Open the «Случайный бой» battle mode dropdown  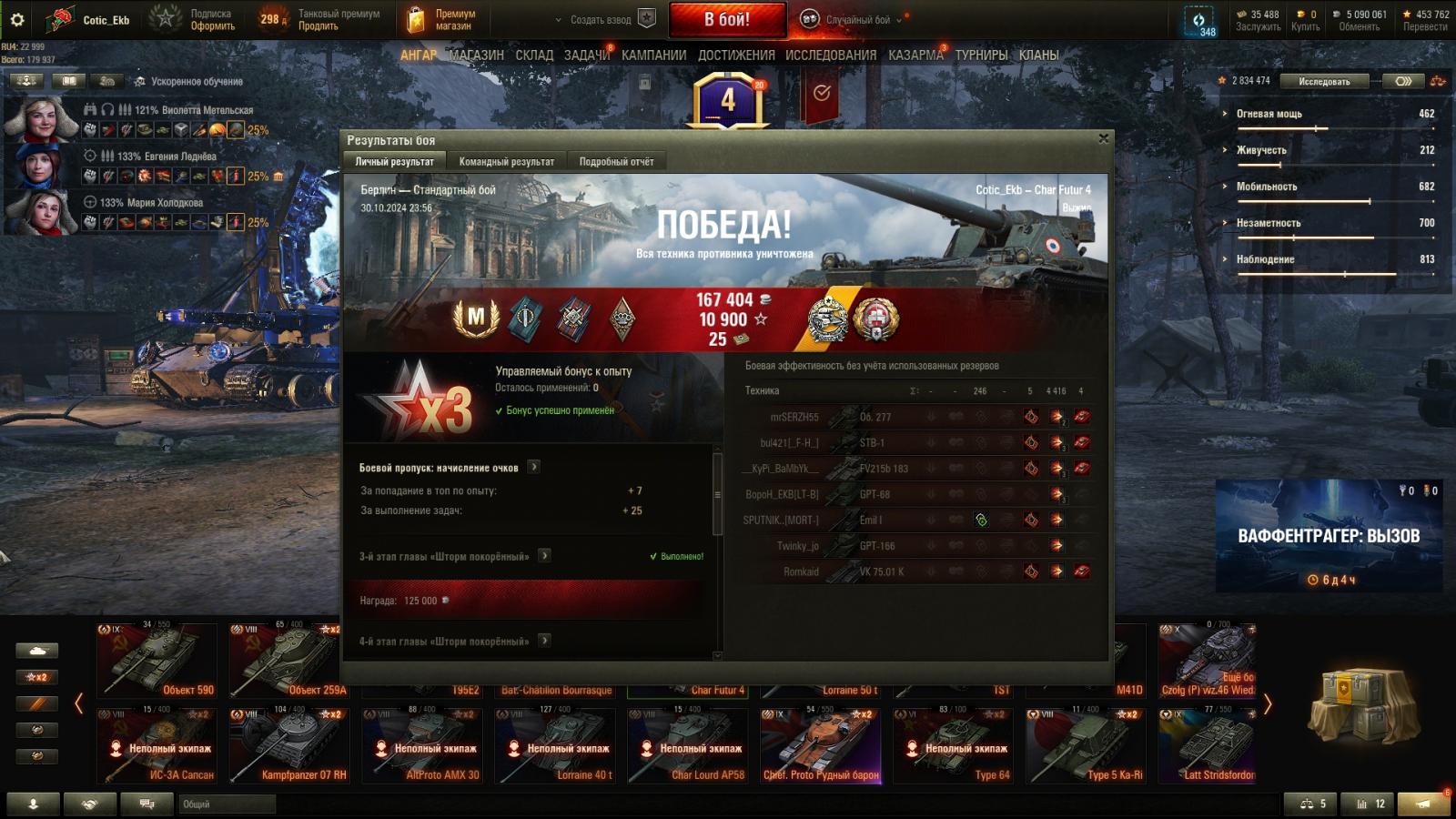(x=857, y=19)
